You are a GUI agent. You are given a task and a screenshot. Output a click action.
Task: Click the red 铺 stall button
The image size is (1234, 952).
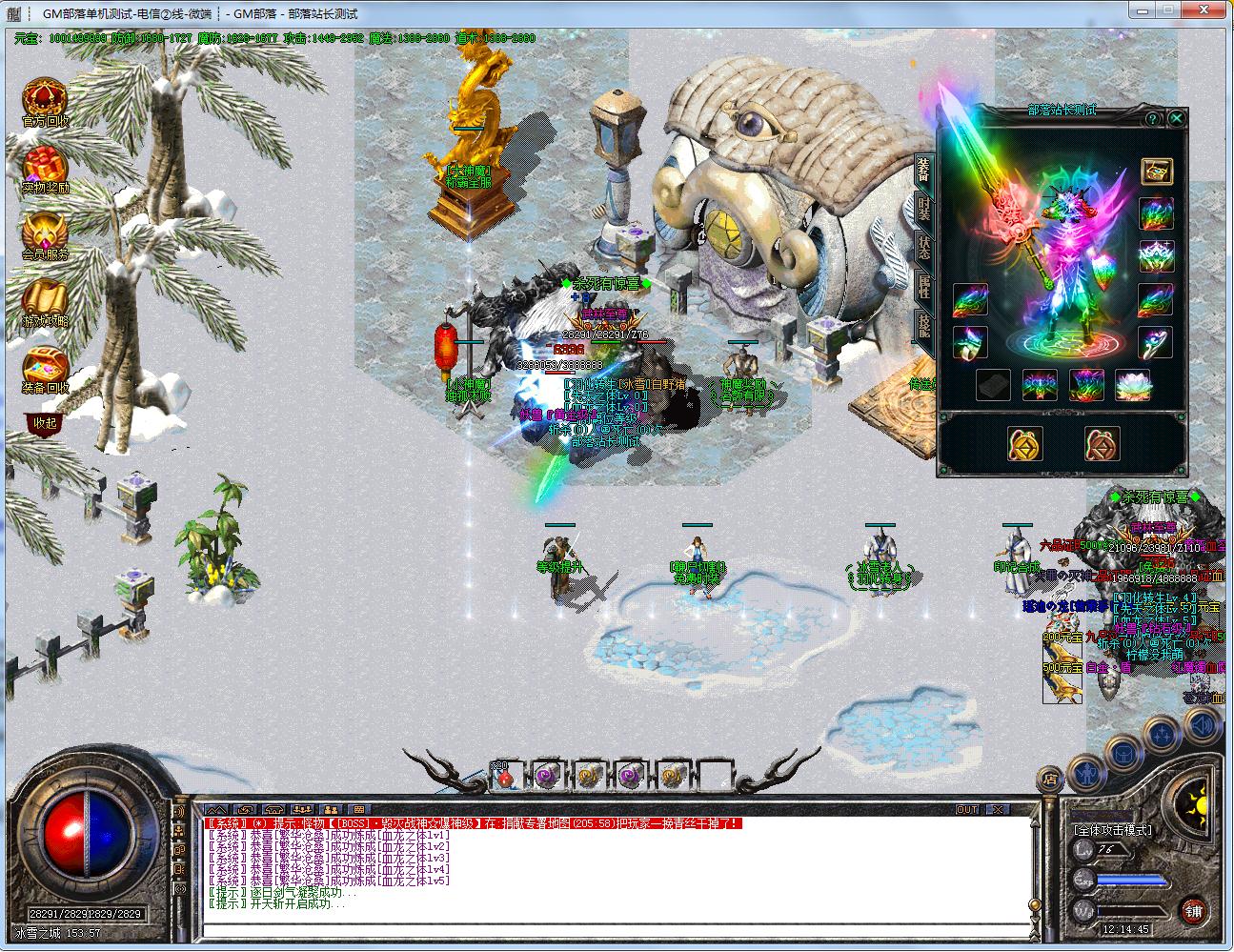click(1193, 910)
